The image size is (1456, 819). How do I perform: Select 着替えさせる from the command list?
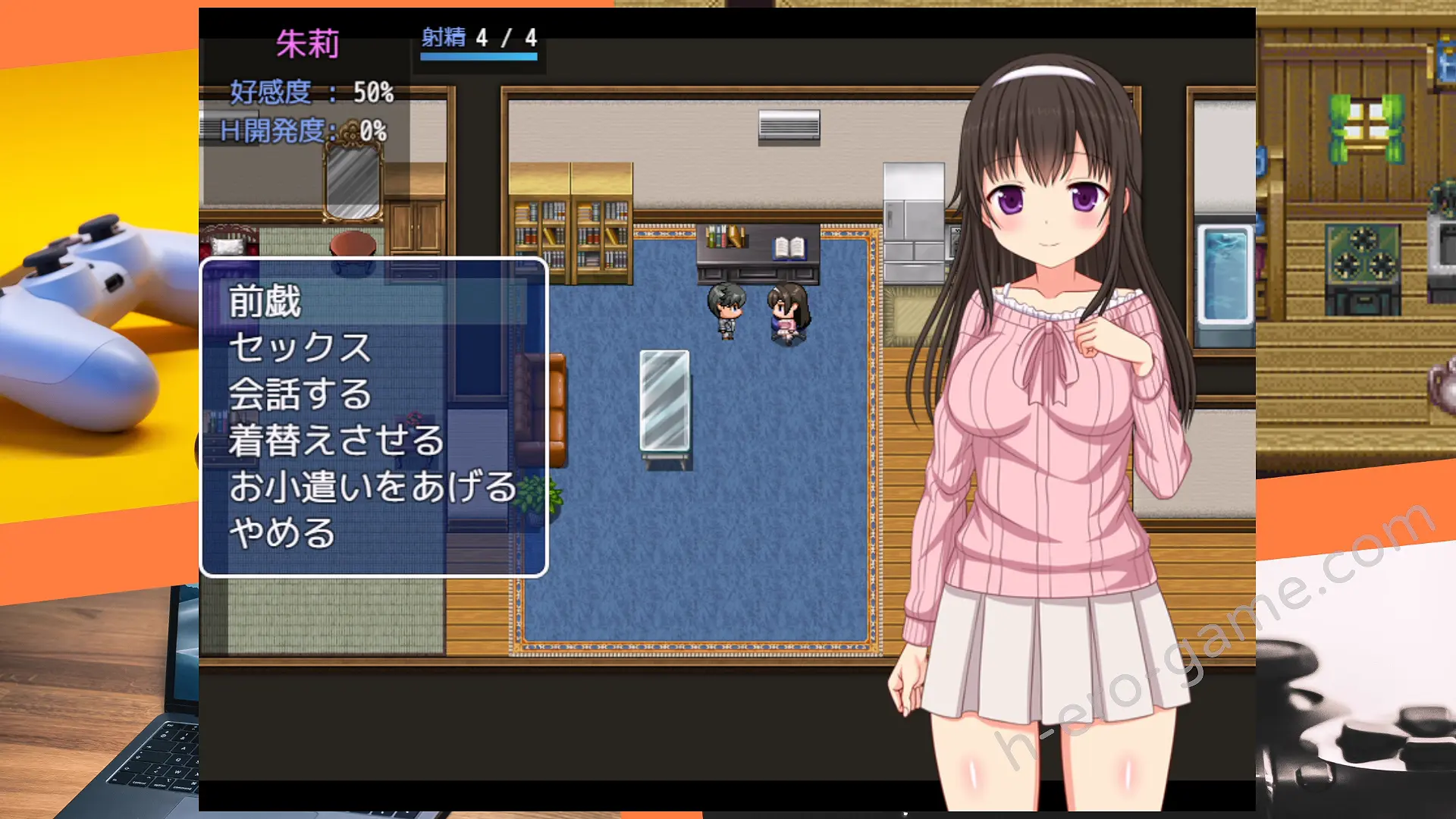(336, 441)
